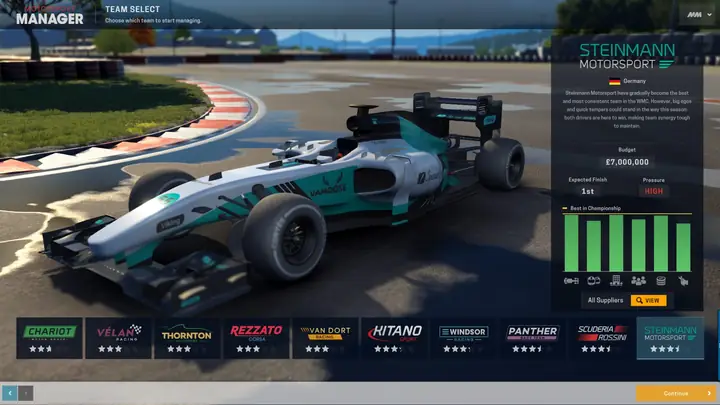The image size is (720, 405).
Task: Choose the Van Dort Racing team
Action: [325, 338]
